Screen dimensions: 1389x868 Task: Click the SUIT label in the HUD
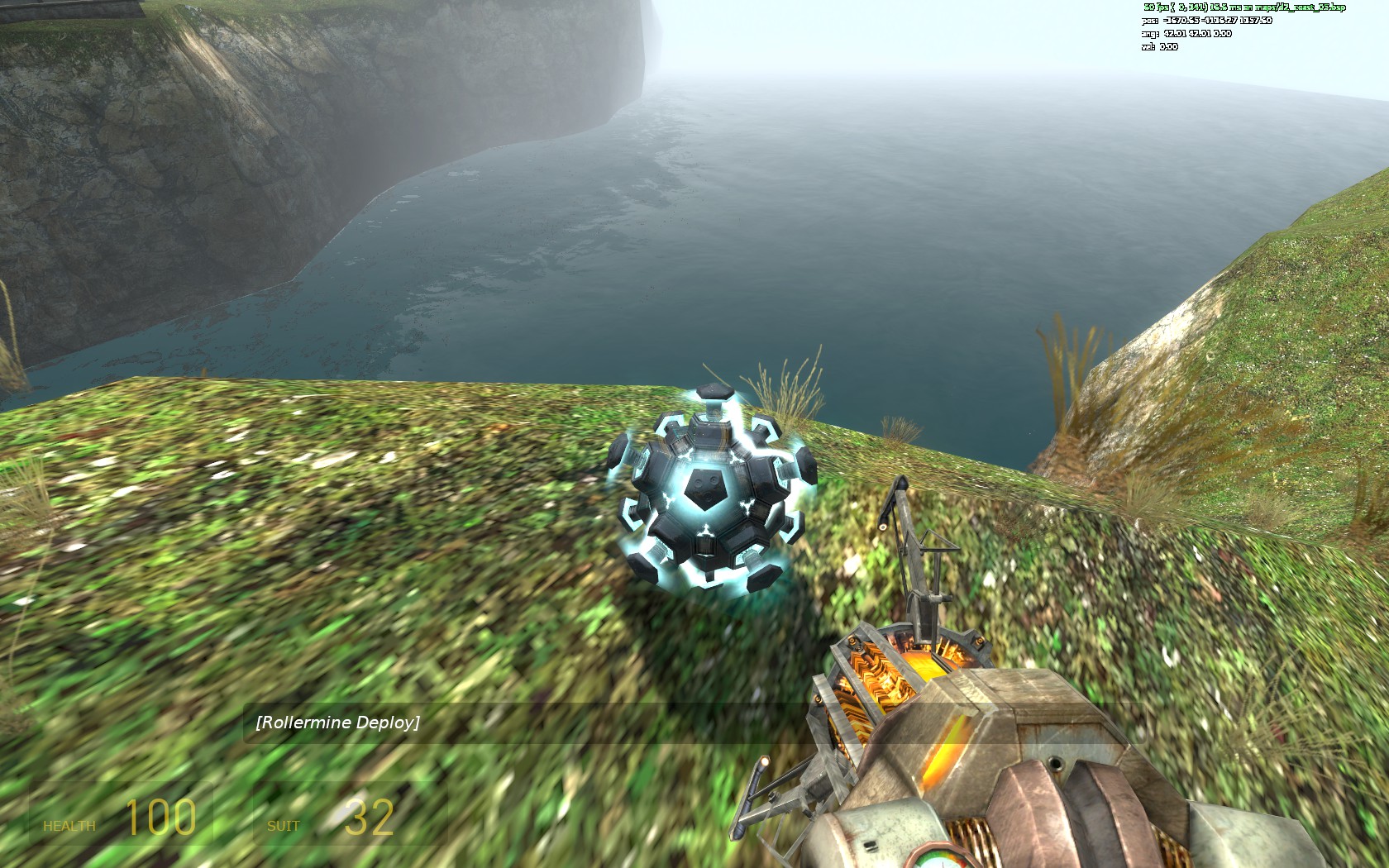pos(282,824)
